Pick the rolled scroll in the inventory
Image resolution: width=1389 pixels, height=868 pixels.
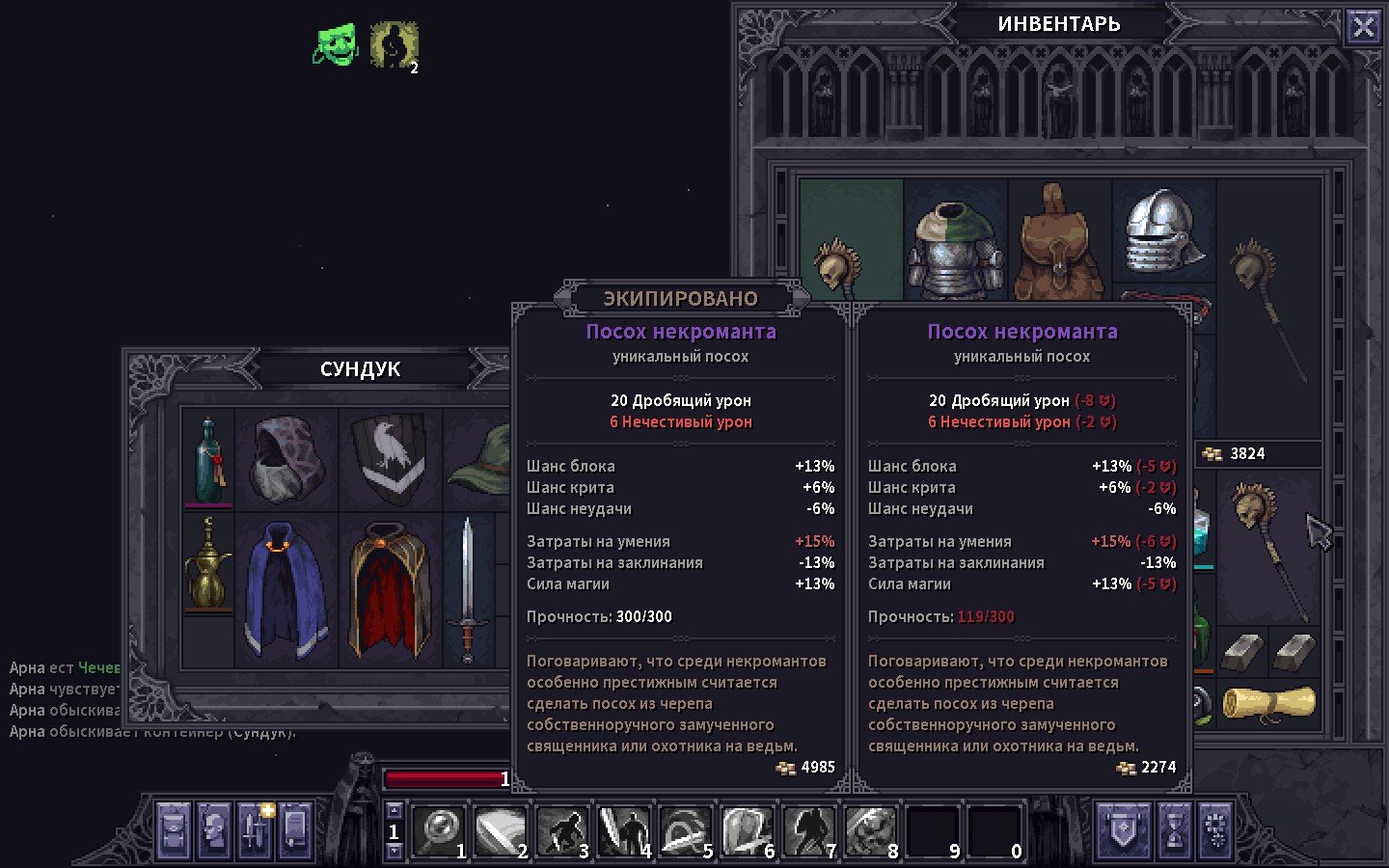1268,703
